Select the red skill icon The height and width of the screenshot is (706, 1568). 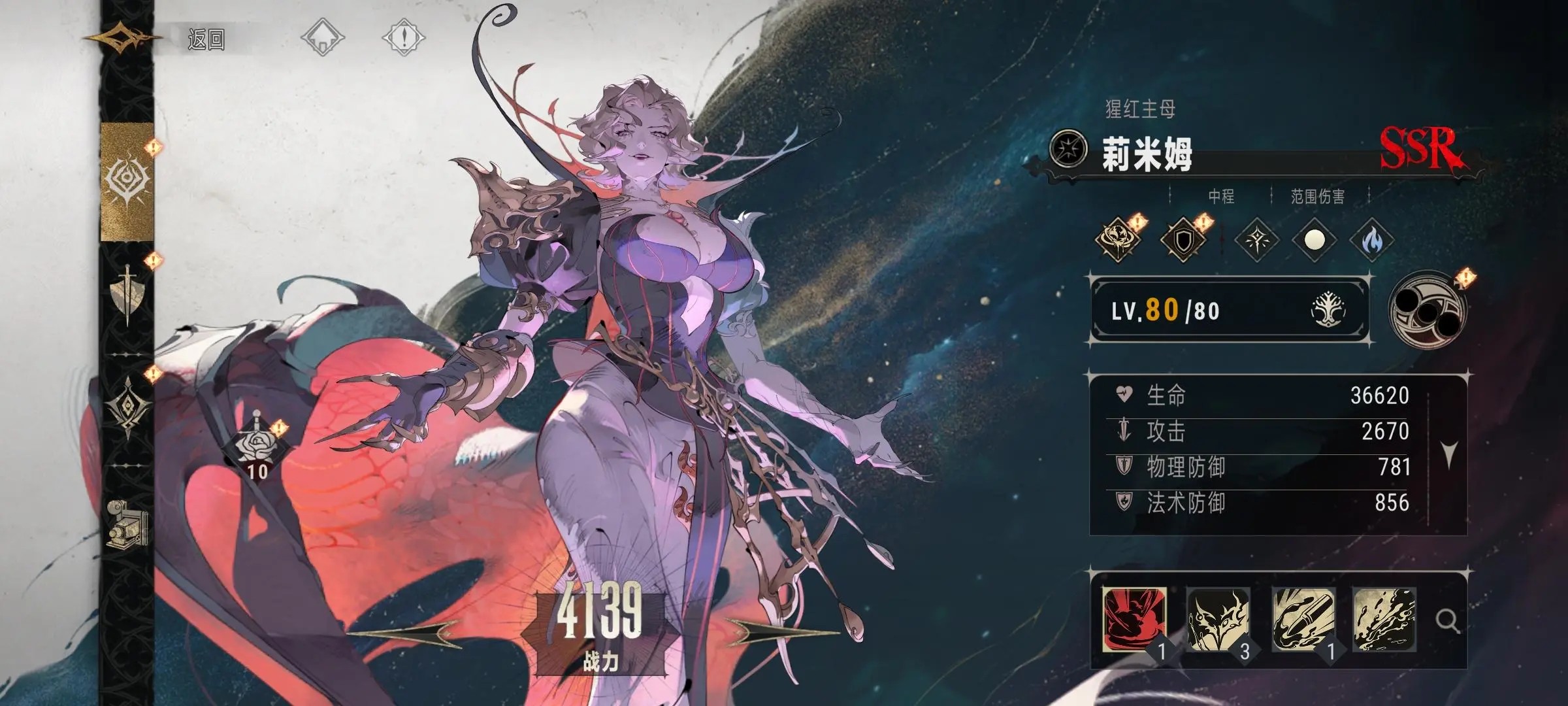(x=1134, y=619)
